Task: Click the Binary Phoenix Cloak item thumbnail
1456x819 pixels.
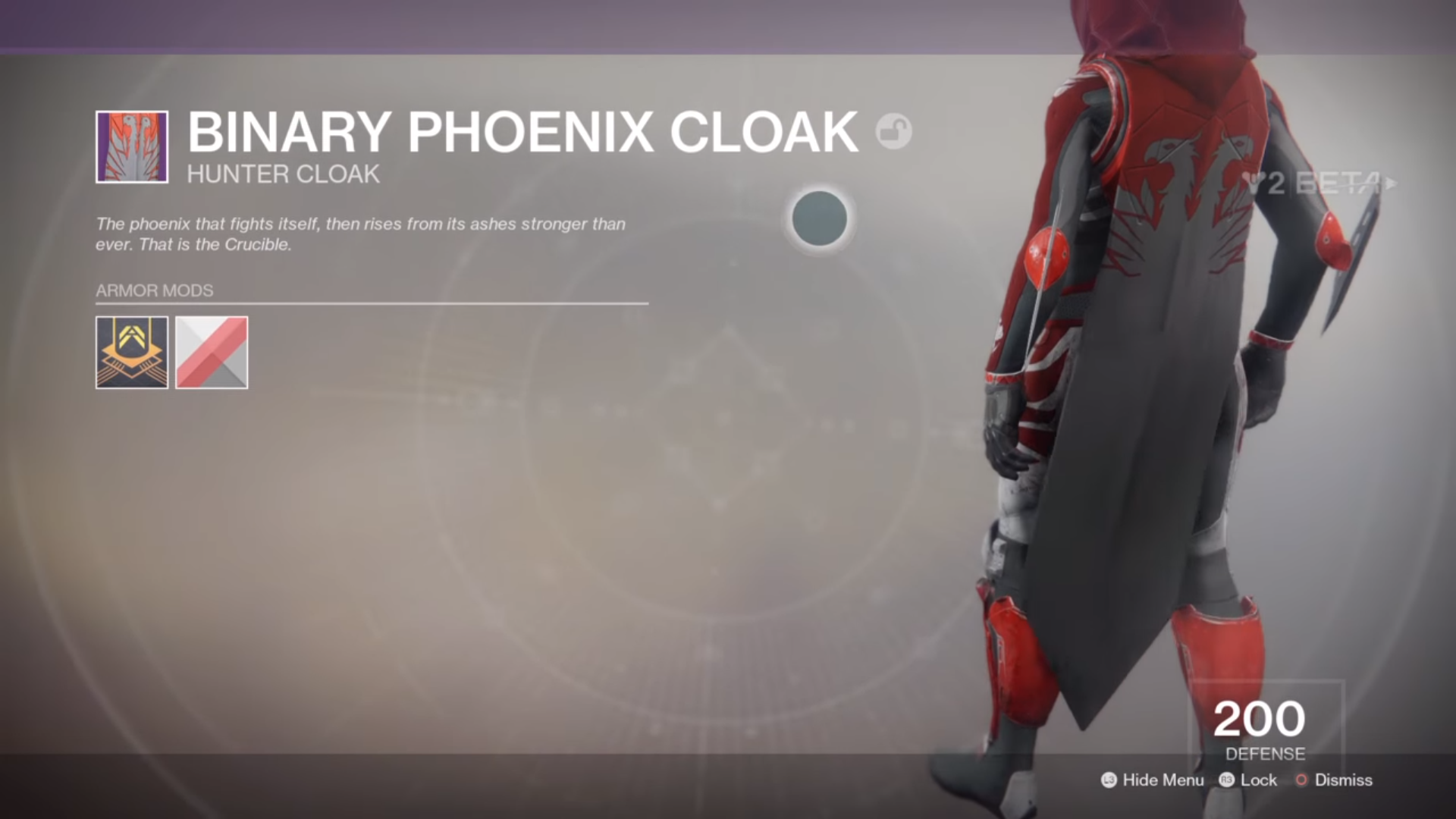Action: [131, 146]
